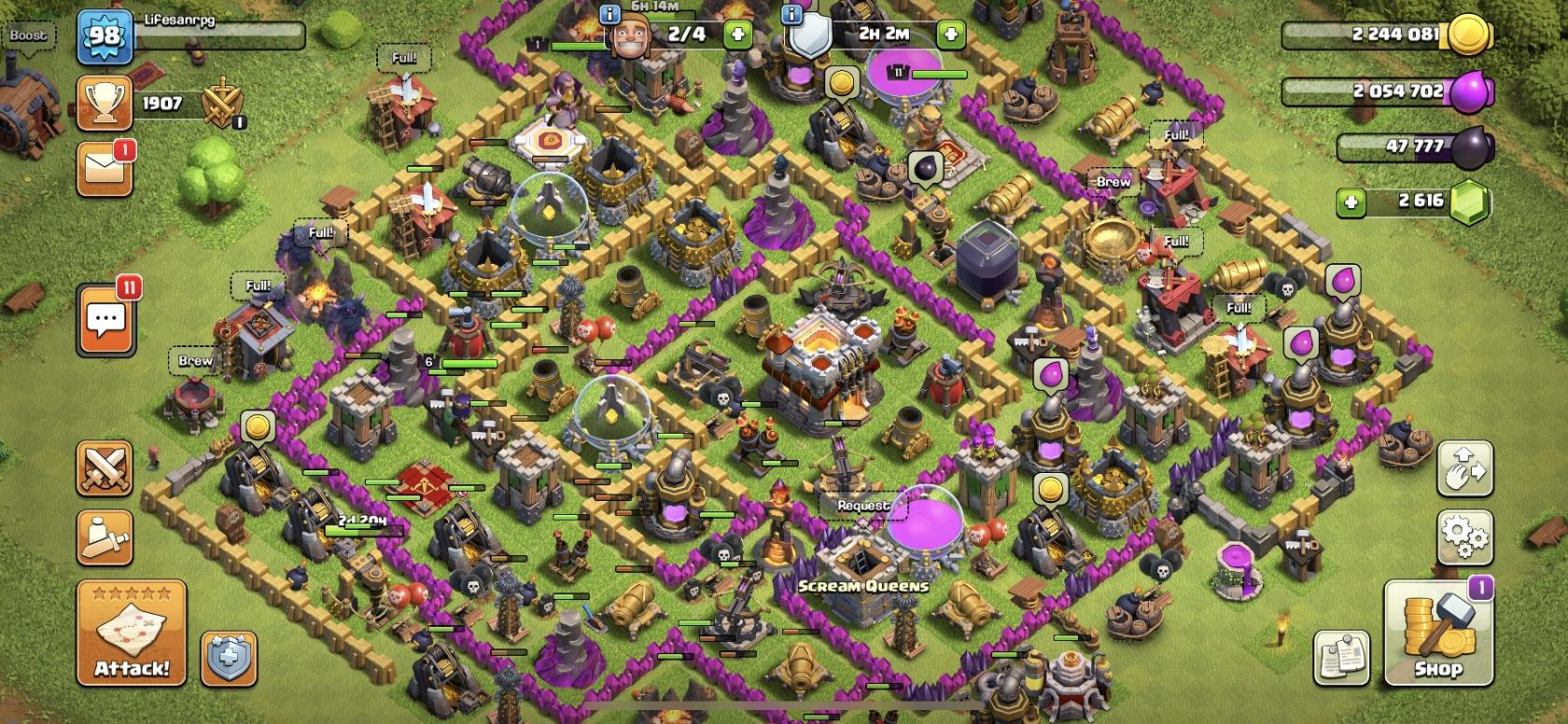Tap the Boost speech bubble
The height and width of the screenshot is (724, 1568).
(28, 36)
